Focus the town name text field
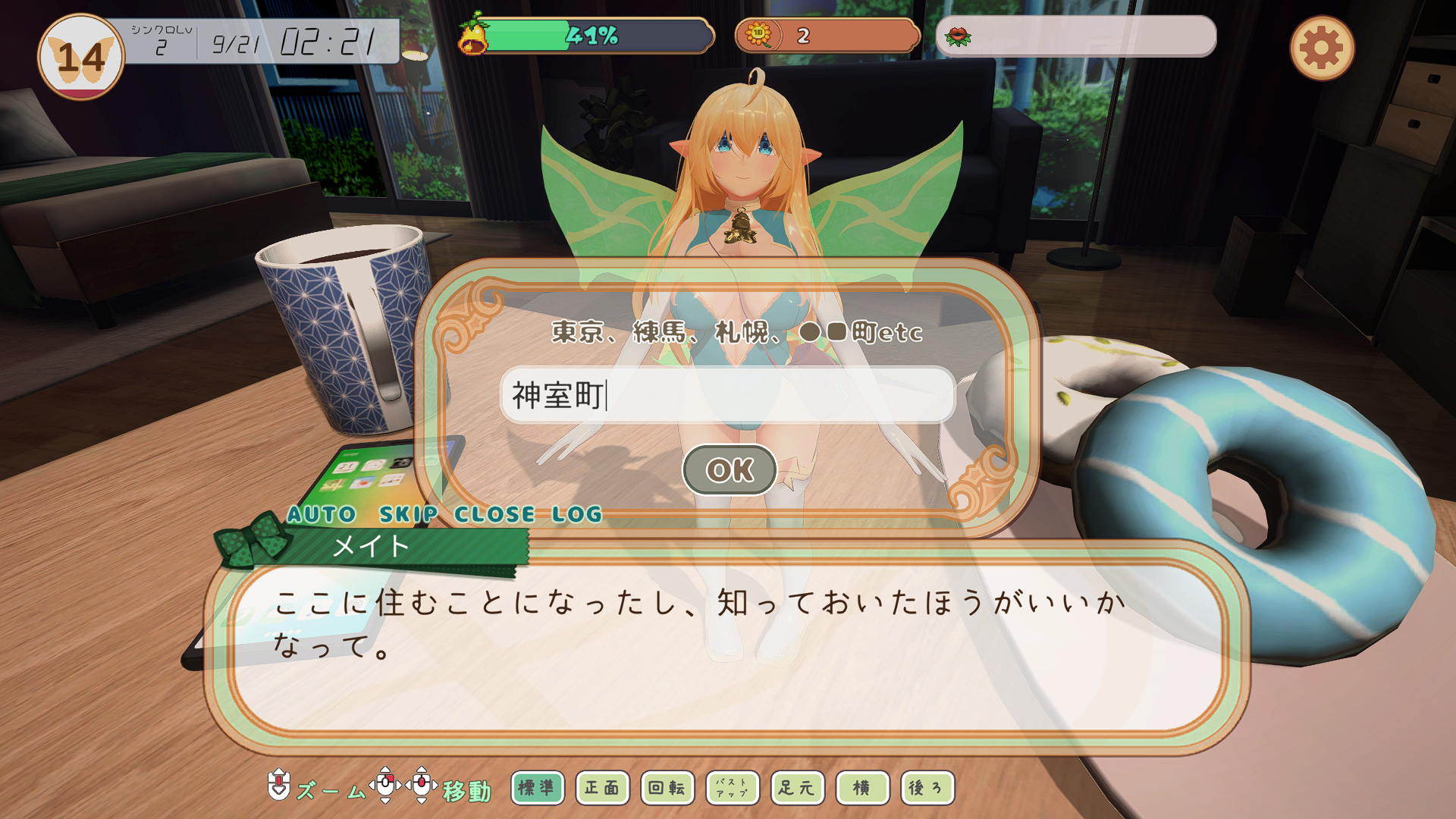This screenshot has height=819, width=1456. point(726,395)
